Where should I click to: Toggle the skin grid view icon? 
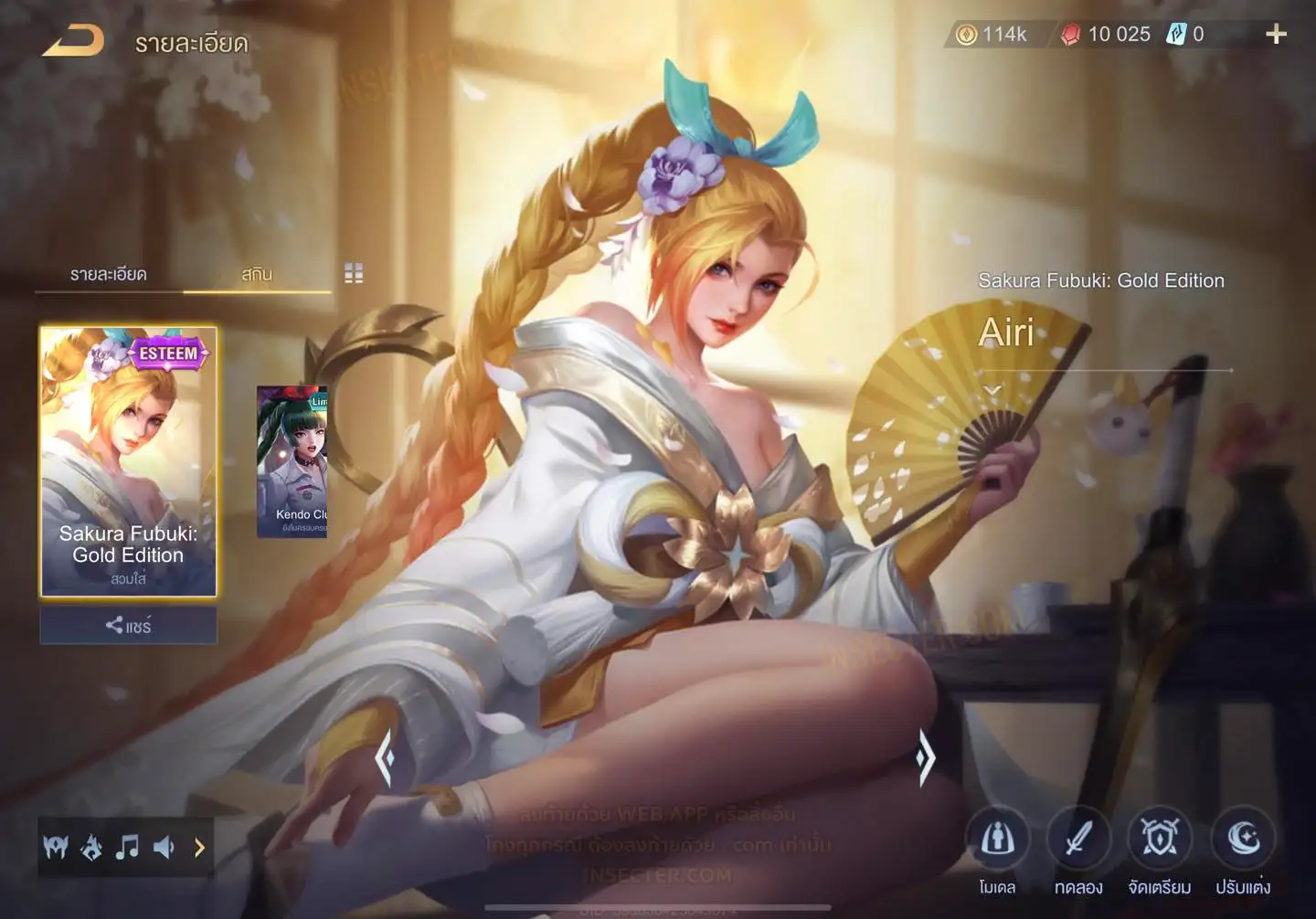(x=354, y=273)
